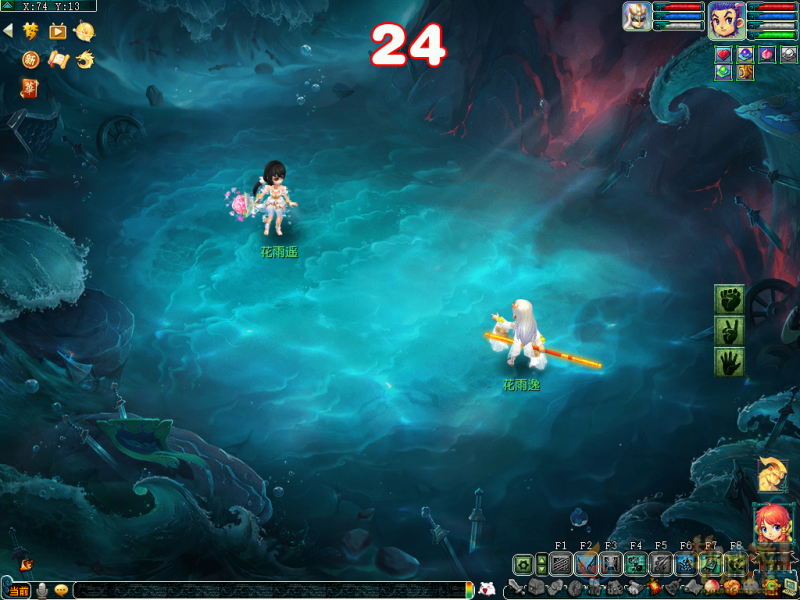Activate the F1 skill slot
This screenshot has width=800, height=600.
click(x=561, y=565)
